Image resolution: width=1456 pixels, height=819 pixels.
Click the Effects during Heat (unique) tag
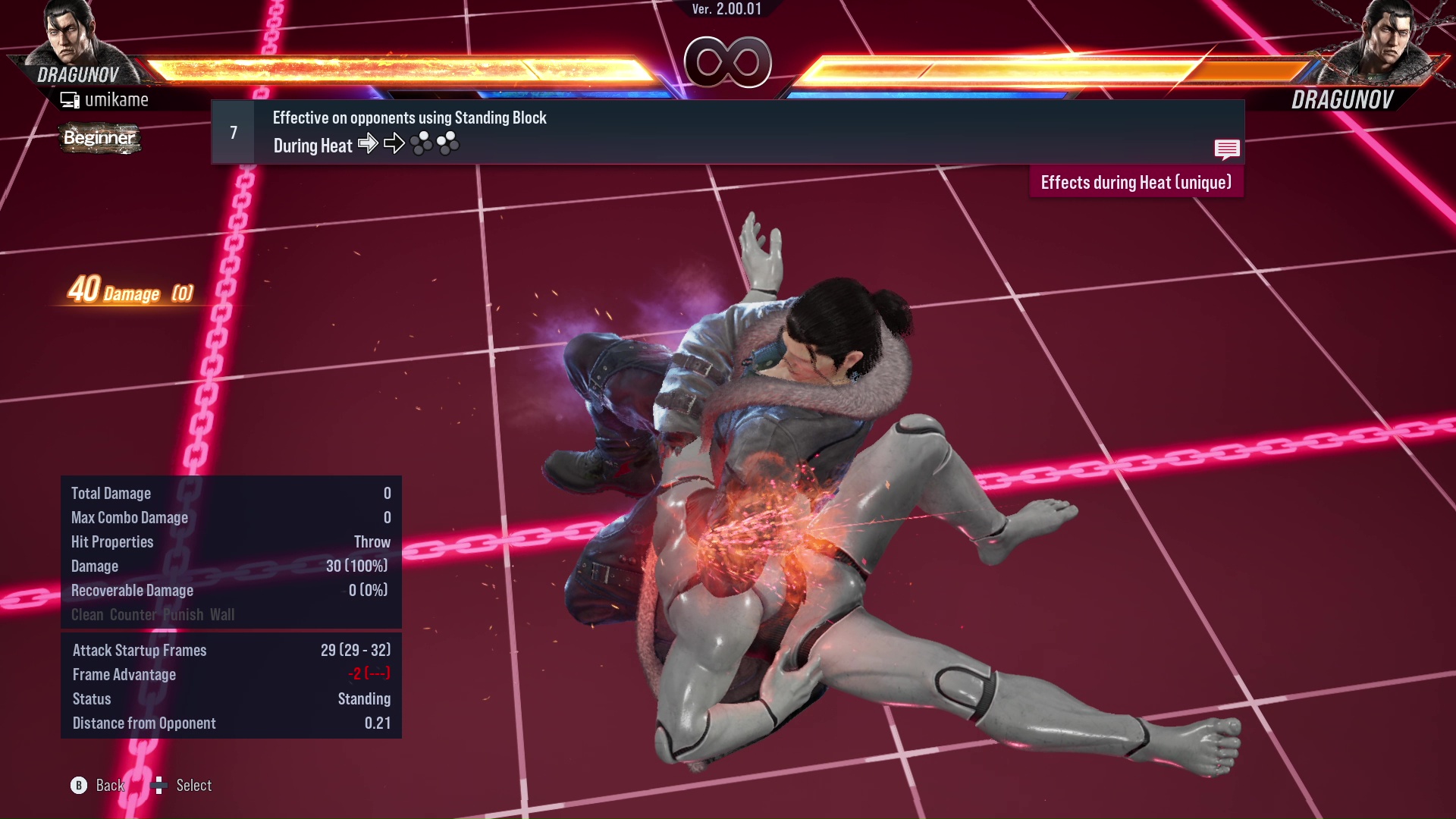[1135, 183]
